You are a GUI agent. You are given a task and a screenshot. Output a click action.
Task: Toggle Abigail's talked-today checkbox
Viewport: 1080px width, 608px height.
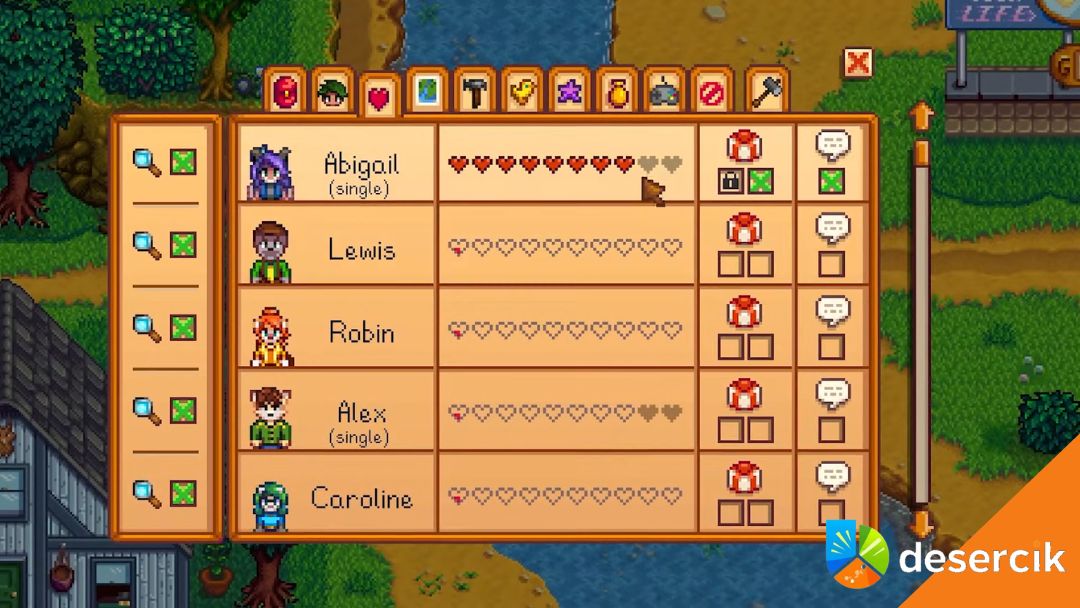[831, 181]
